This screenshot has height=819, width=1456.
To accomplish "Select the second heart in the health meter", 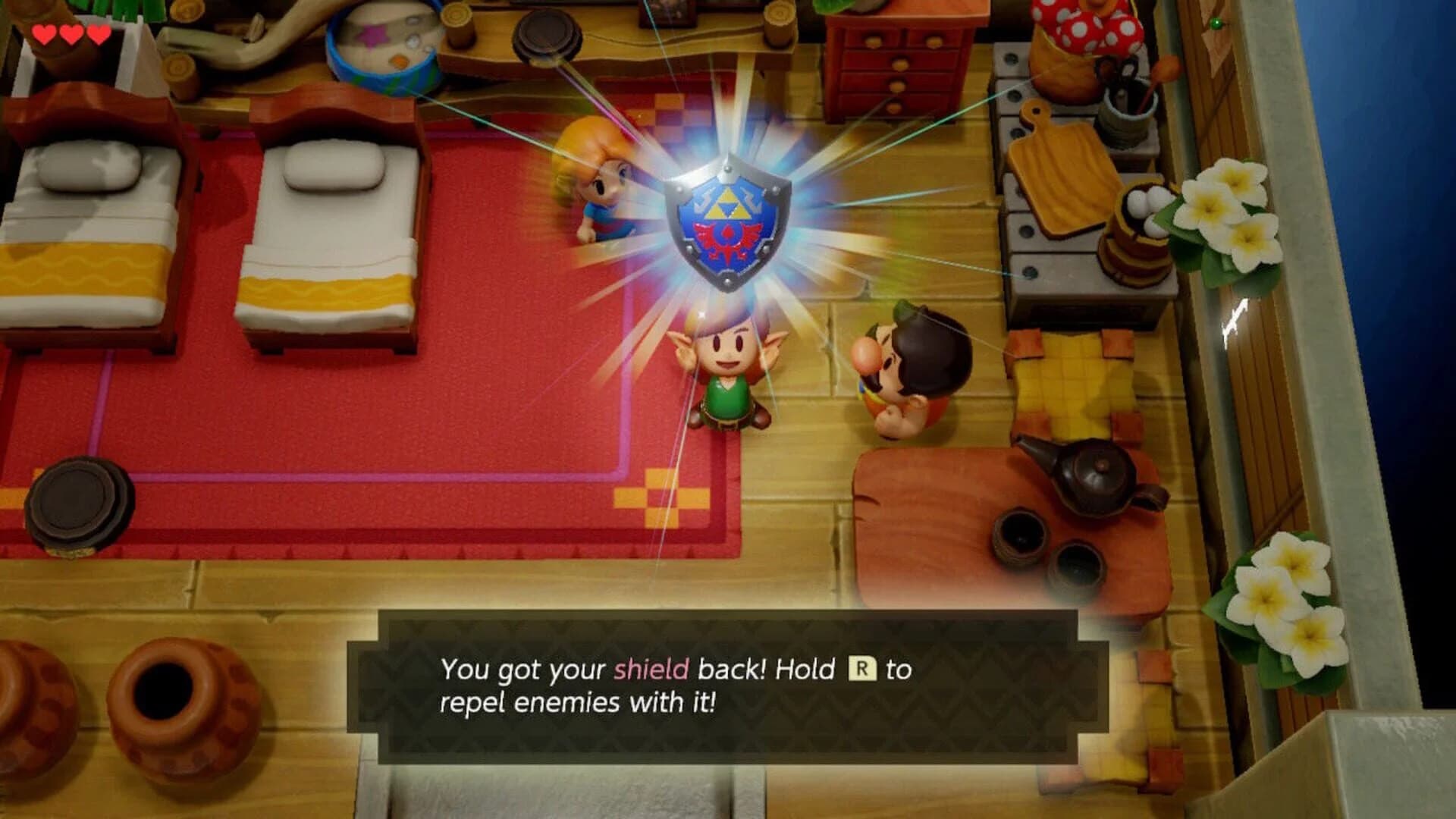I will [70, 34].
